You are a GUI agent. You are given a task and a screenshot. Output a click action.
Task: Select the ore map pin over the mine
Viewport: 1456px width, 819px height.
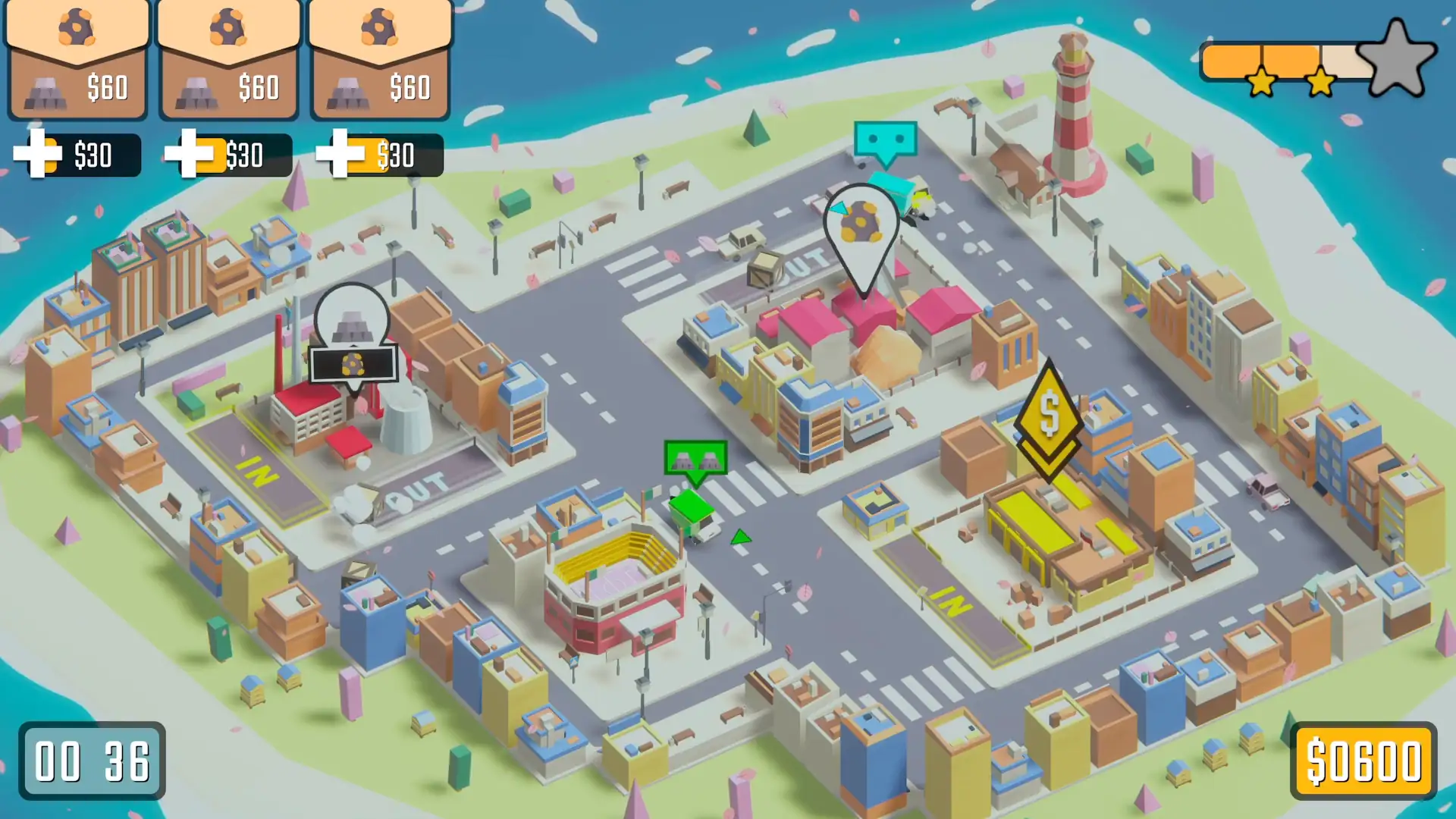[861, 224]
